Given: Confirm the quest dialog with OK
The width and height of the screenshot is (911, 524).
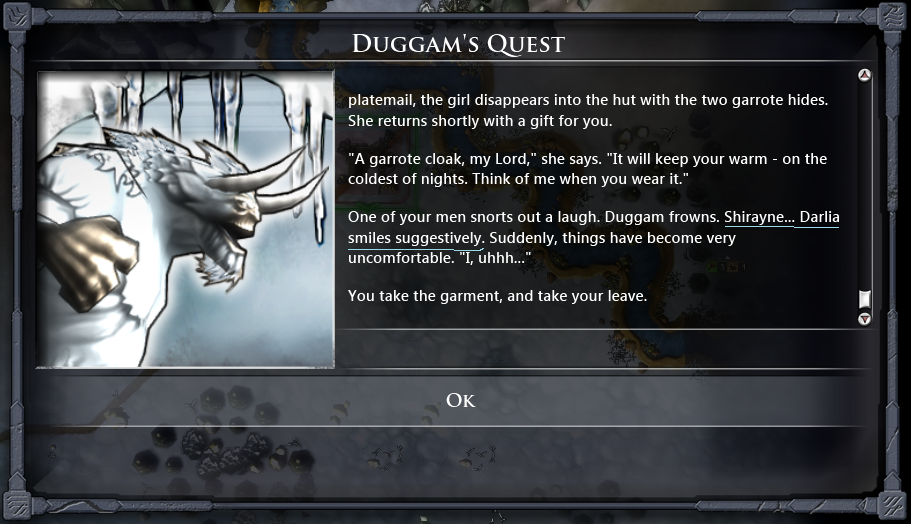Looking at the screenshot, I should 460,401.
